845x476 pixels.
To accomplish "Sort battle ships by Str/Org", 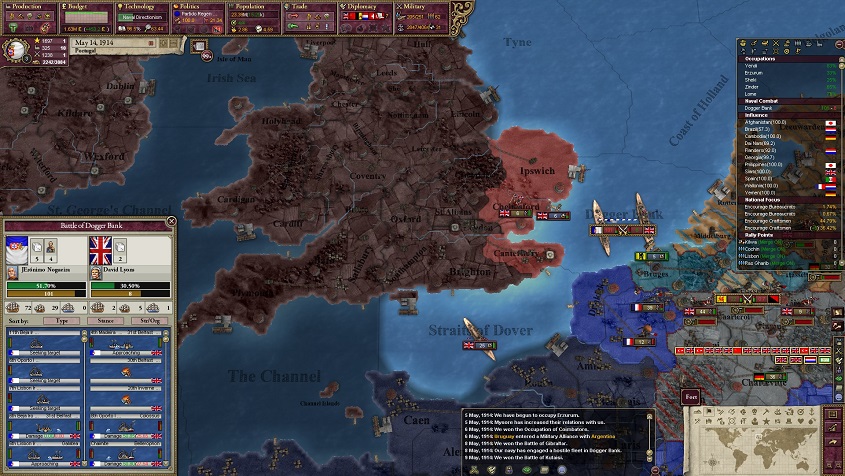I will pos(148,322).
